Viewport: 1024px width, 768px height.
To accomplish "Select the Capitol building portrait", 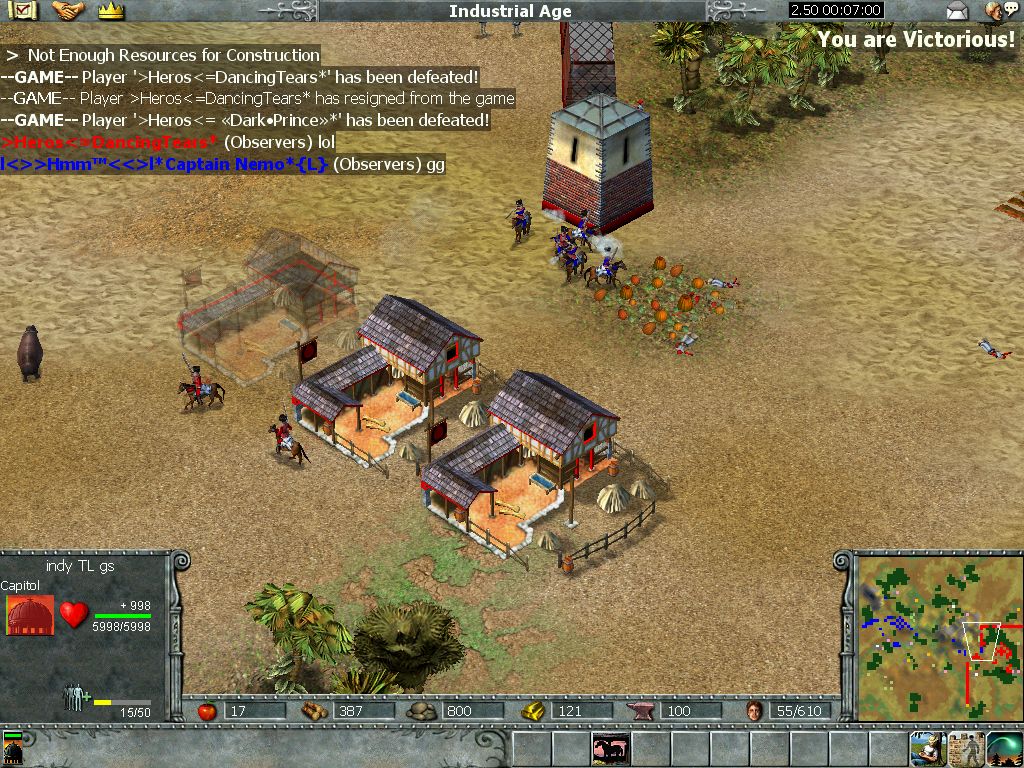I will [x=30, y=615].
